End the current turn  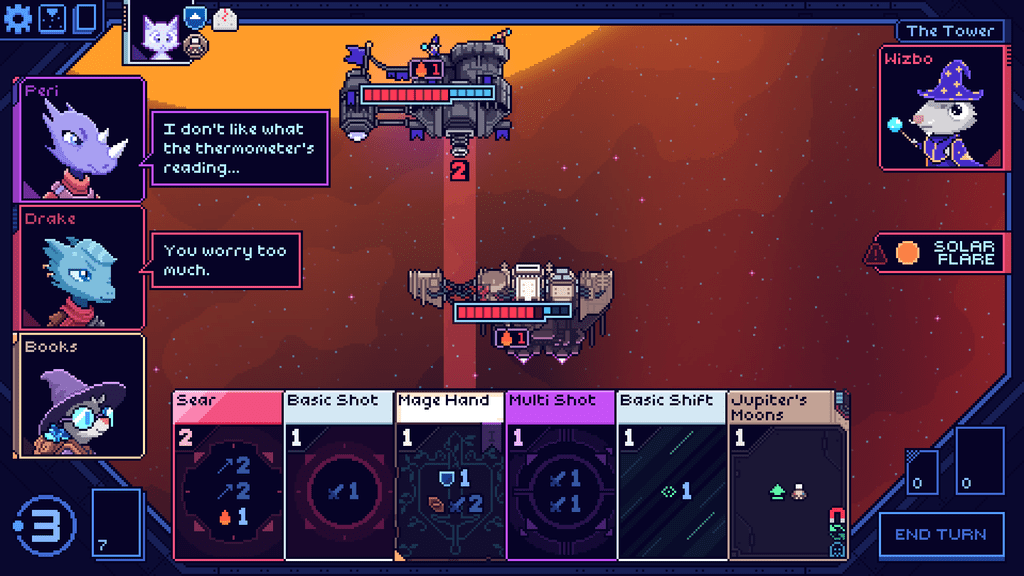pos(940,534)
